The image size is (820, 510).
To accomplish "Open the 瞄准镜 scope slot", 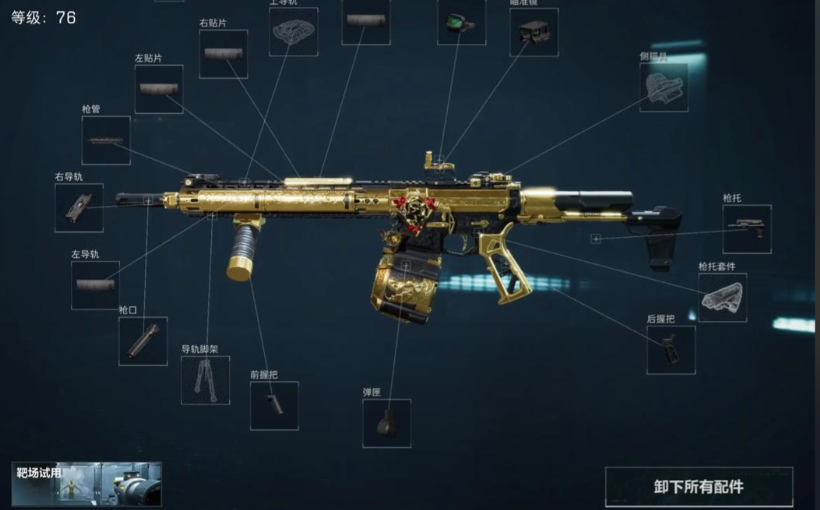I will coord(534,32).
